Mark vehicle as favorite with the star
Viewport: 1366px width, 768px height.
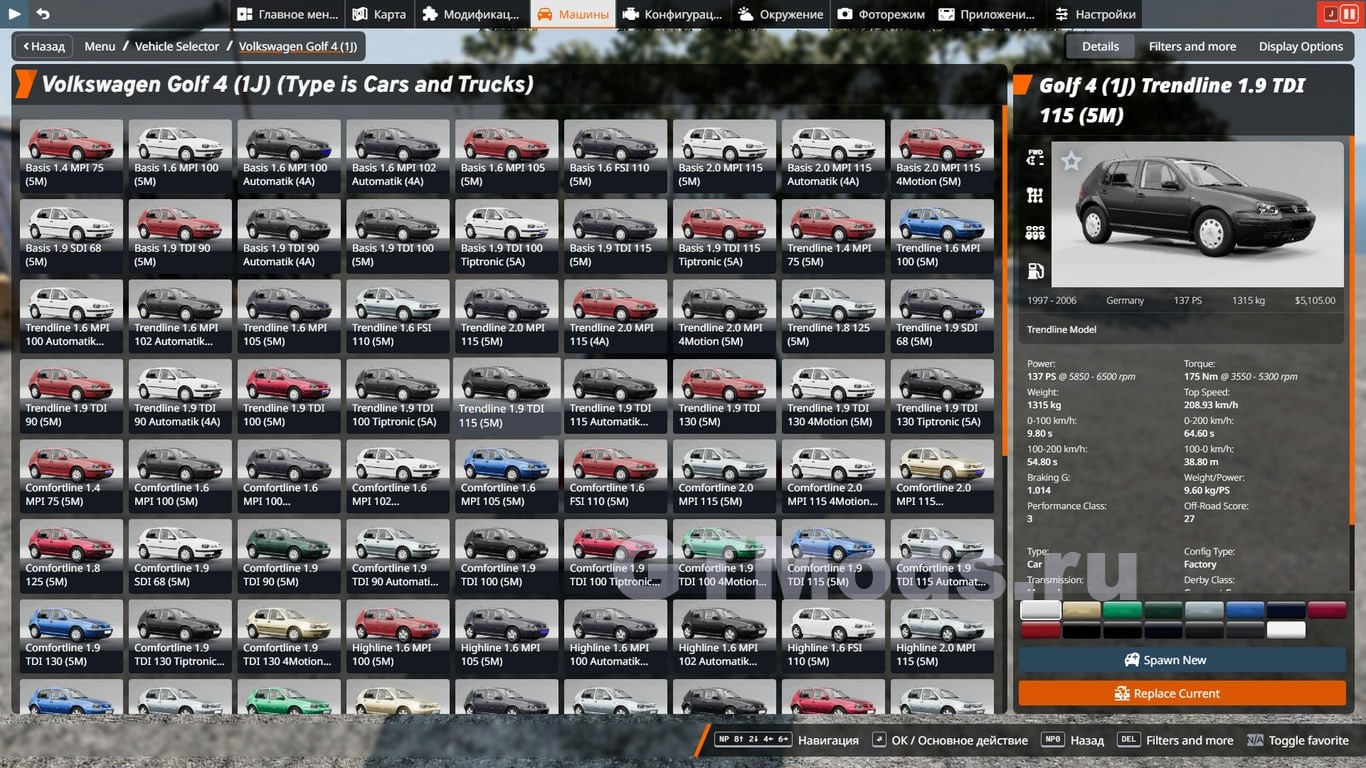(1071, 161)
